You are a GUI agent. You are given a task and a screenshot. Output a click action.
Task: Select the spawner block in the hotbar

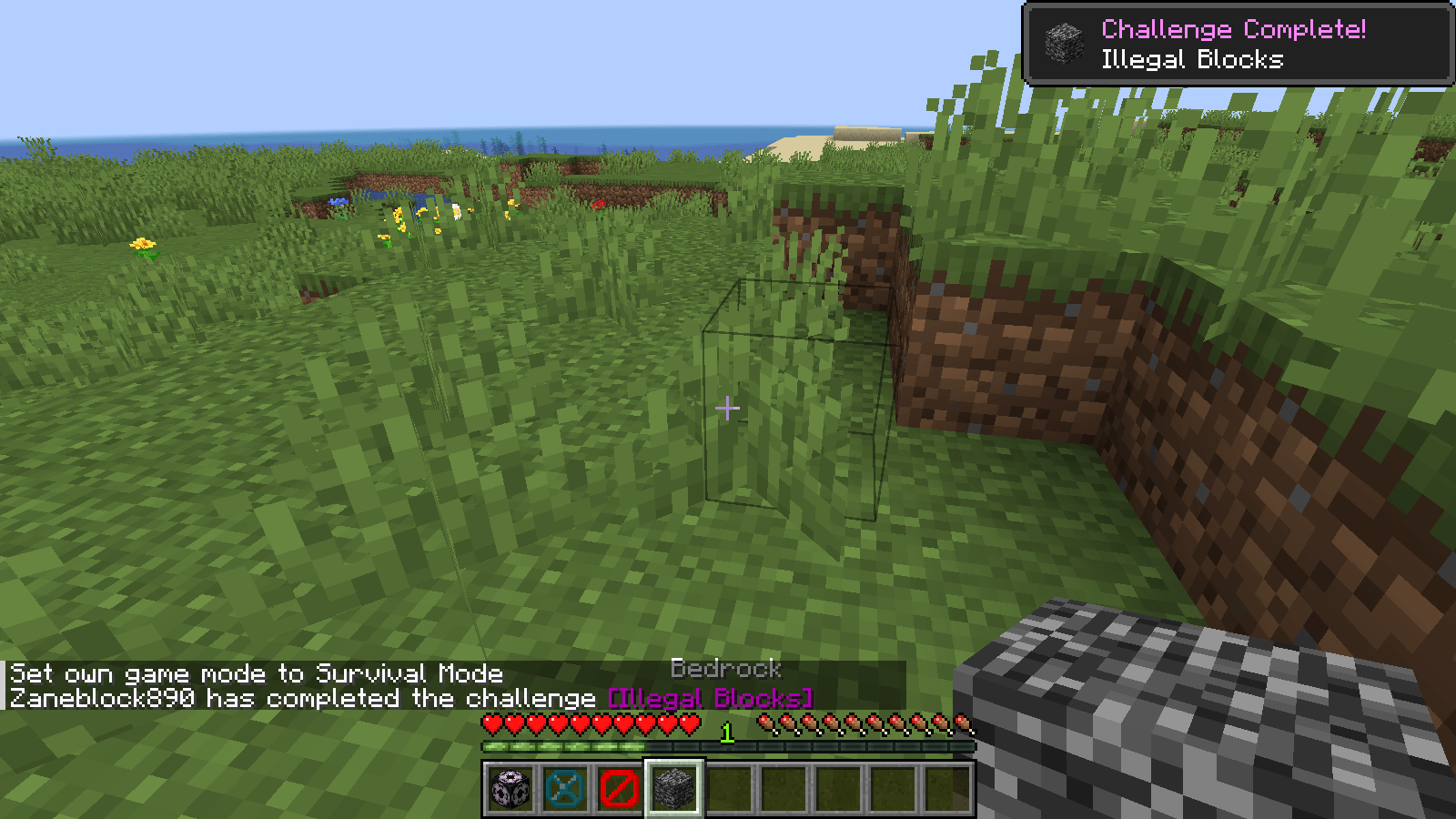click(x=510, y=790)
